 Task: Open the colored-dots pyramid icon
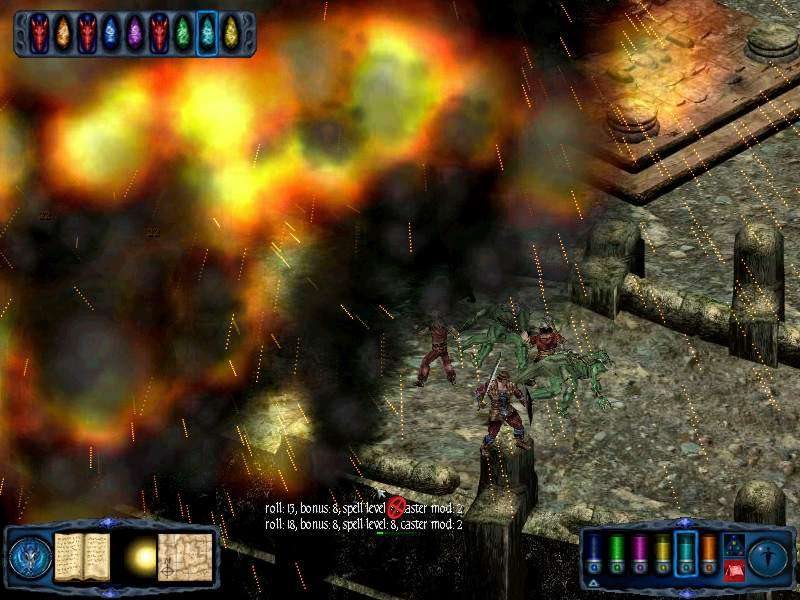[x=735, y=546]
